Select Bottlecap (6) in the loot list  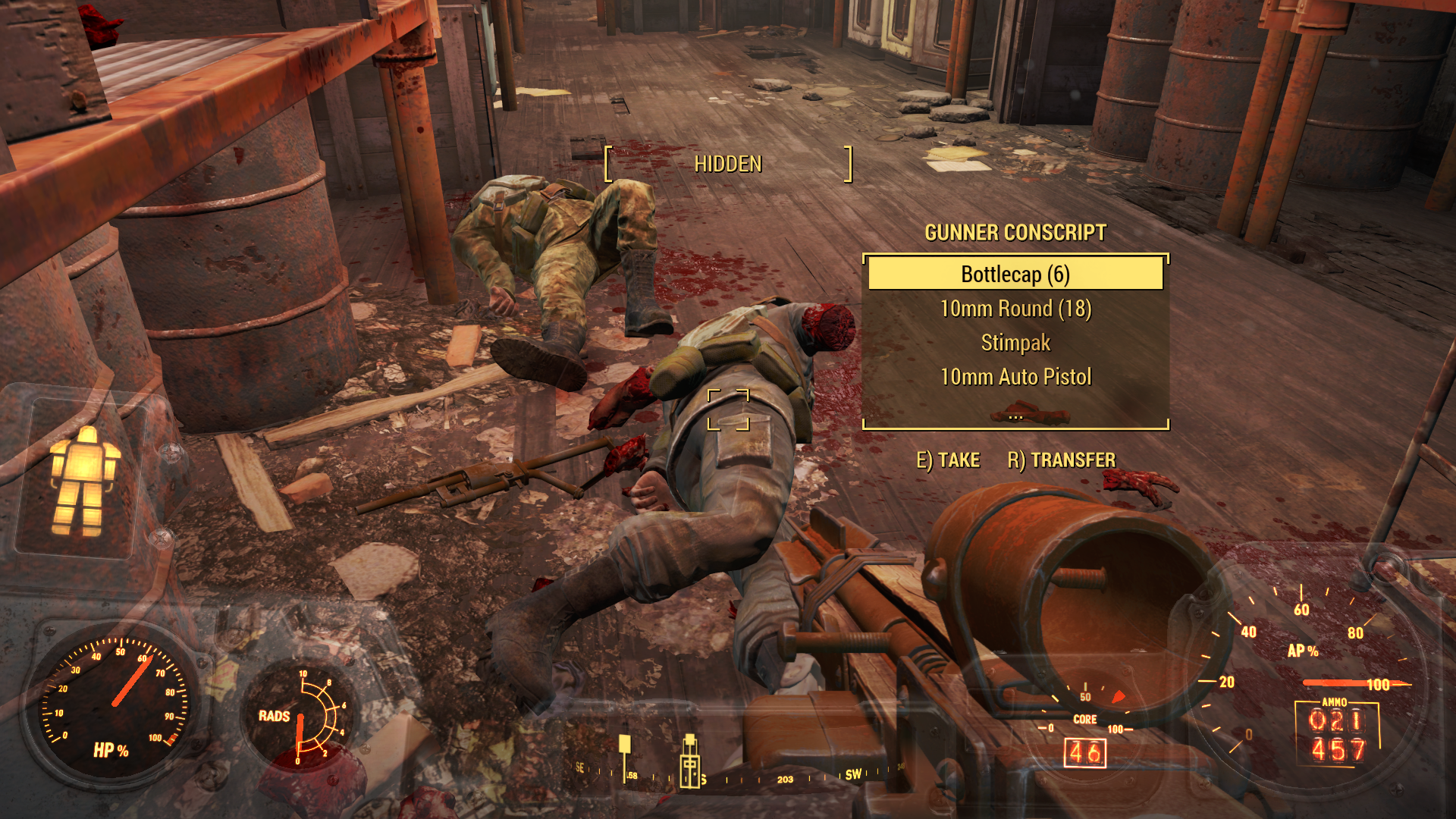pos(1015,274)
